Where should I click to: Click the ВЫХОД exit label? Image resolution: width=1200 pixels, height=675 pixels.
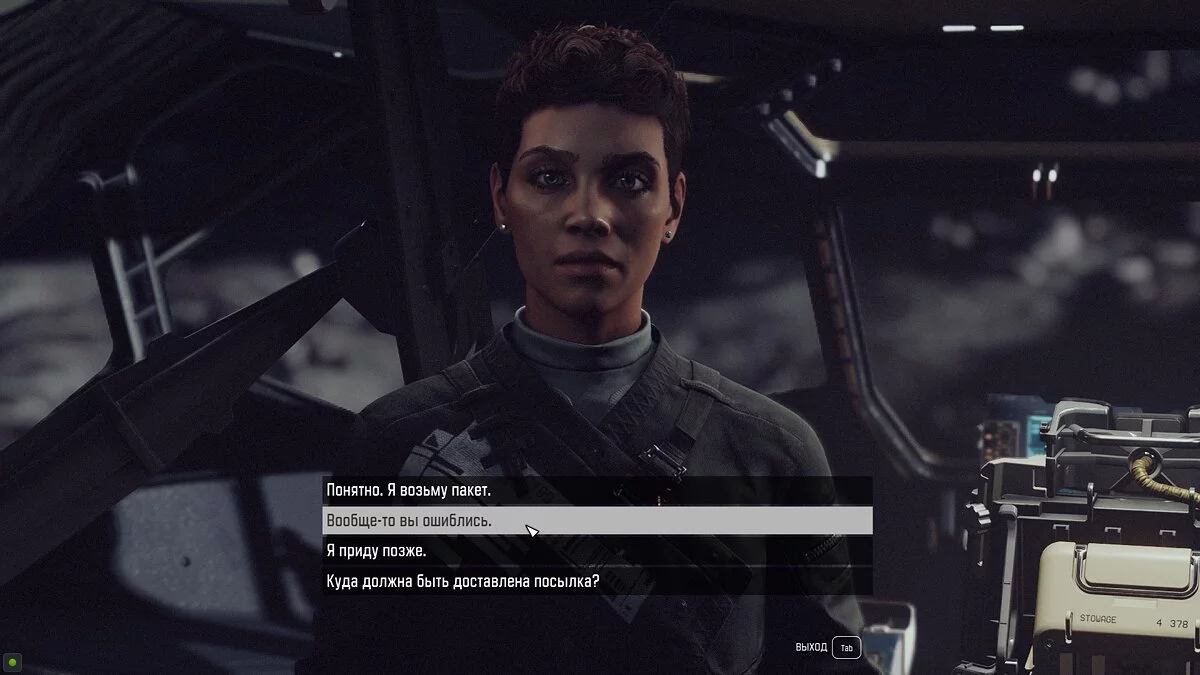811,648
